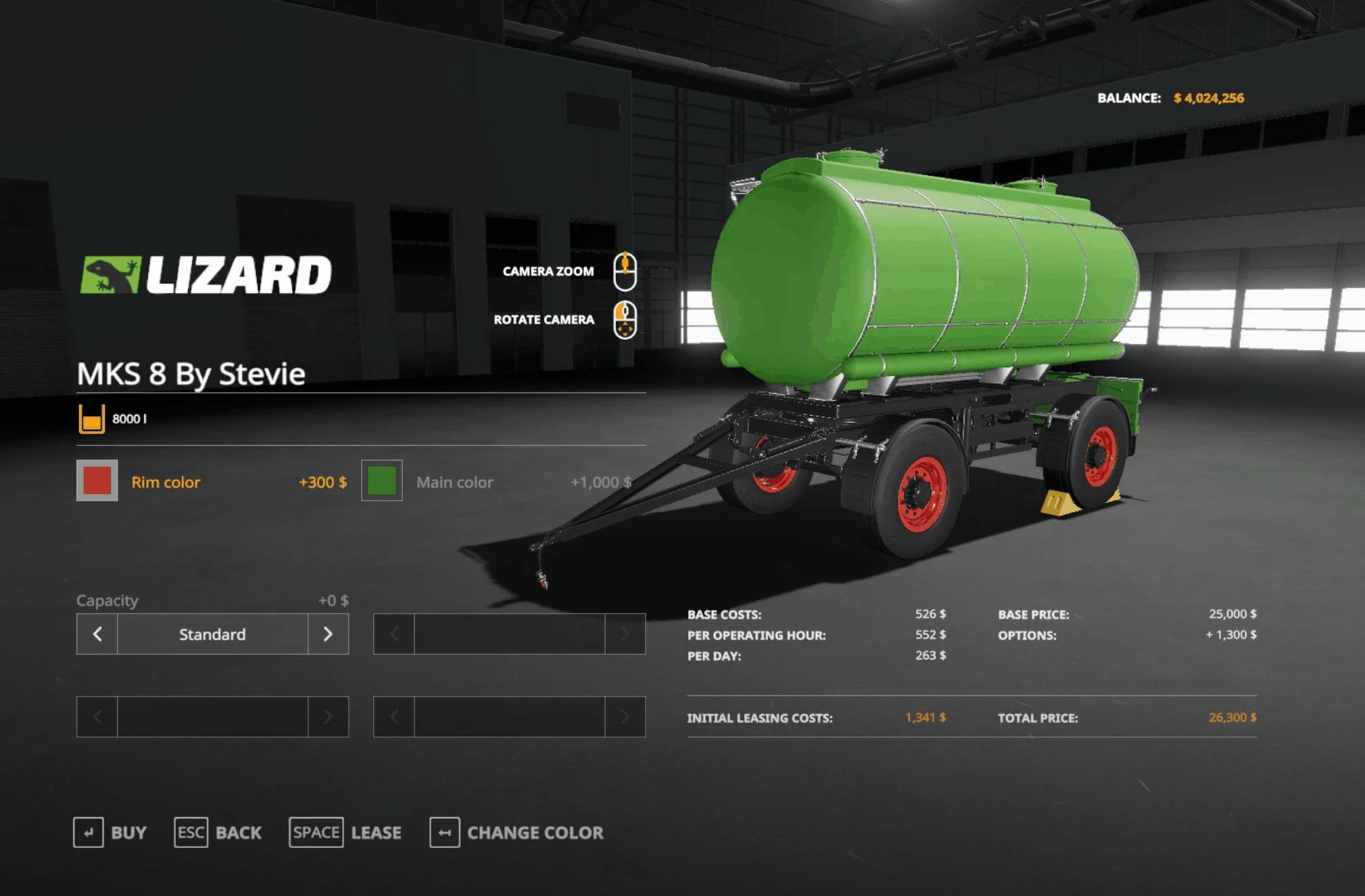1365x896 pixels.
Task: Lease the MKS 8 trailer
Action: [345, 832]
